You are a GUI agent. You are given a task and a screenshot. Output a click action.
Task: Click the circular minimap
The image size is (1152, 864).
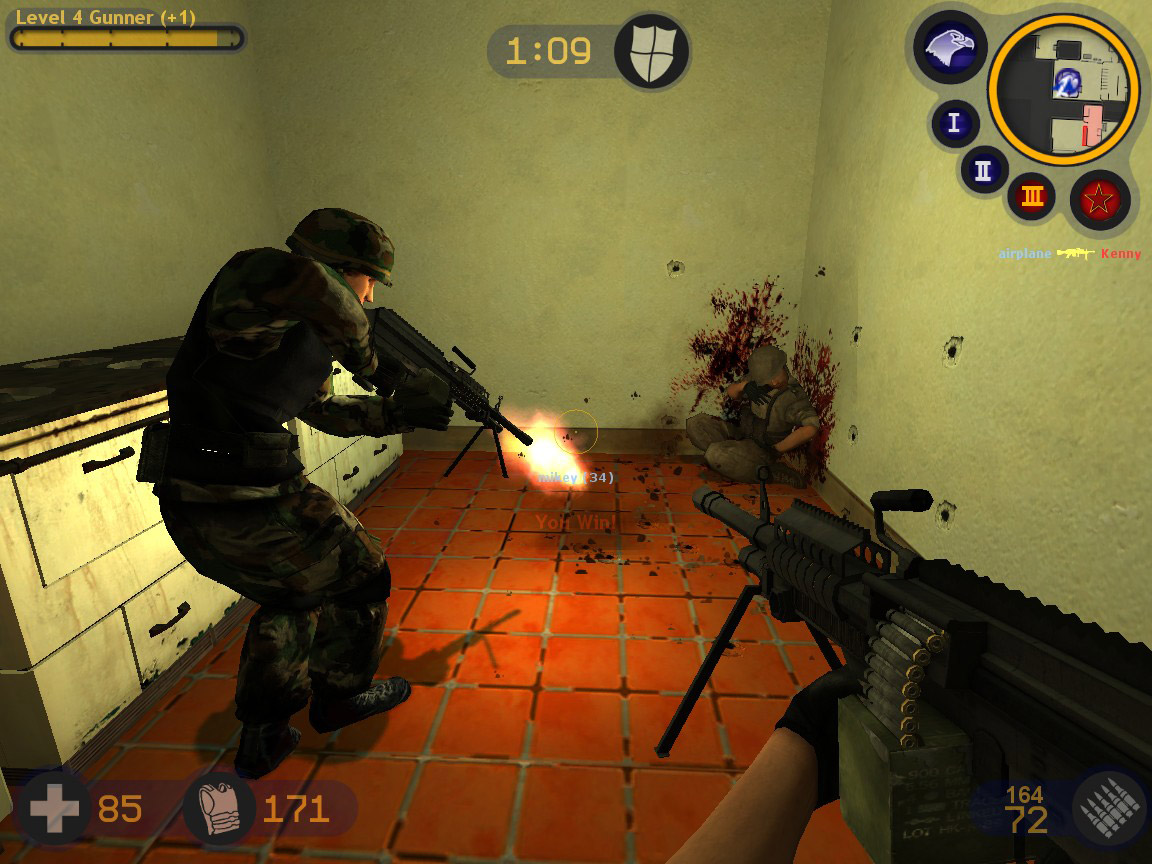[1064, 88]
